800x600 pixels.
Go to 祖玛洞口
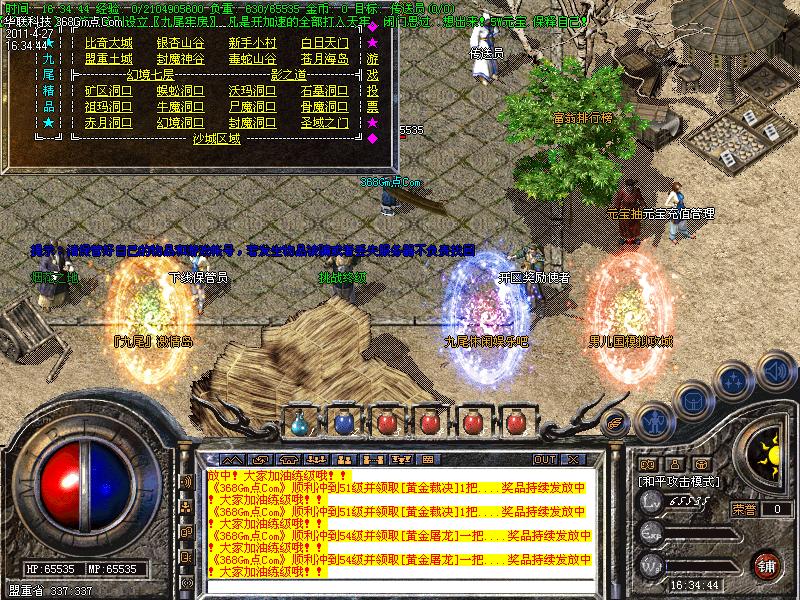(x=108, y=107)
